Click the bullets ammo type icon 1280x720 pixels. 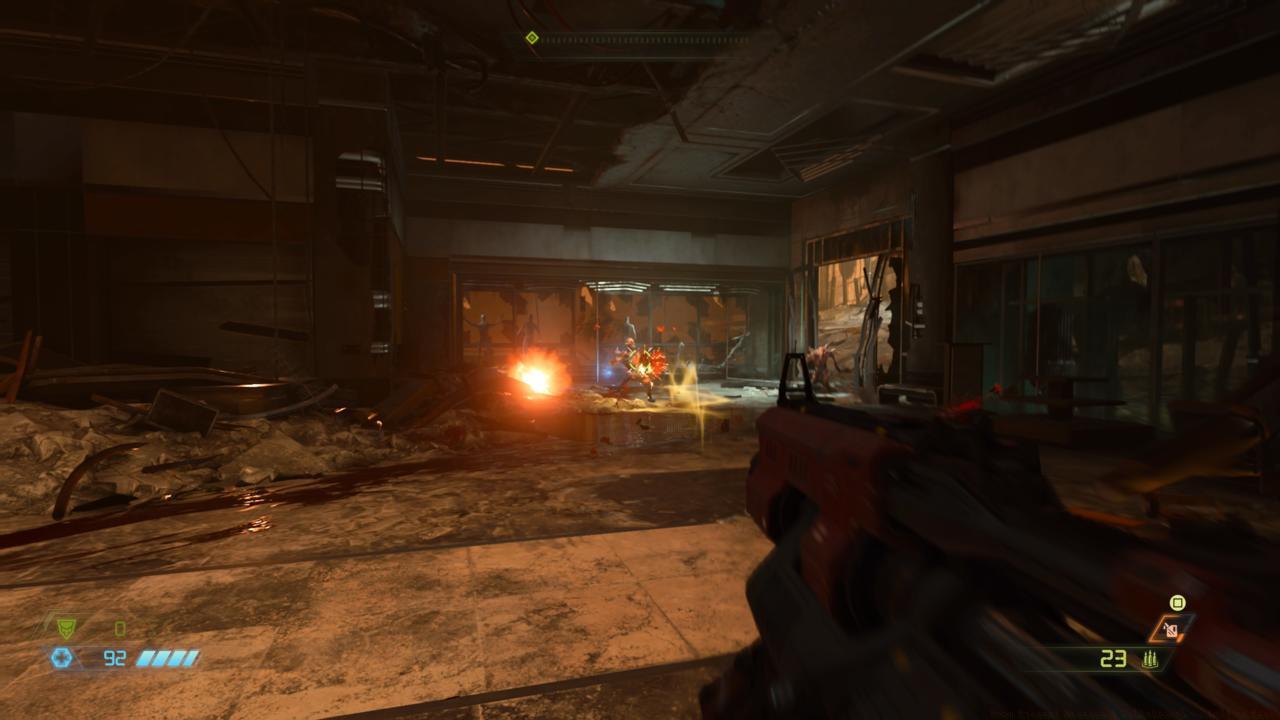click(1151, 659)
